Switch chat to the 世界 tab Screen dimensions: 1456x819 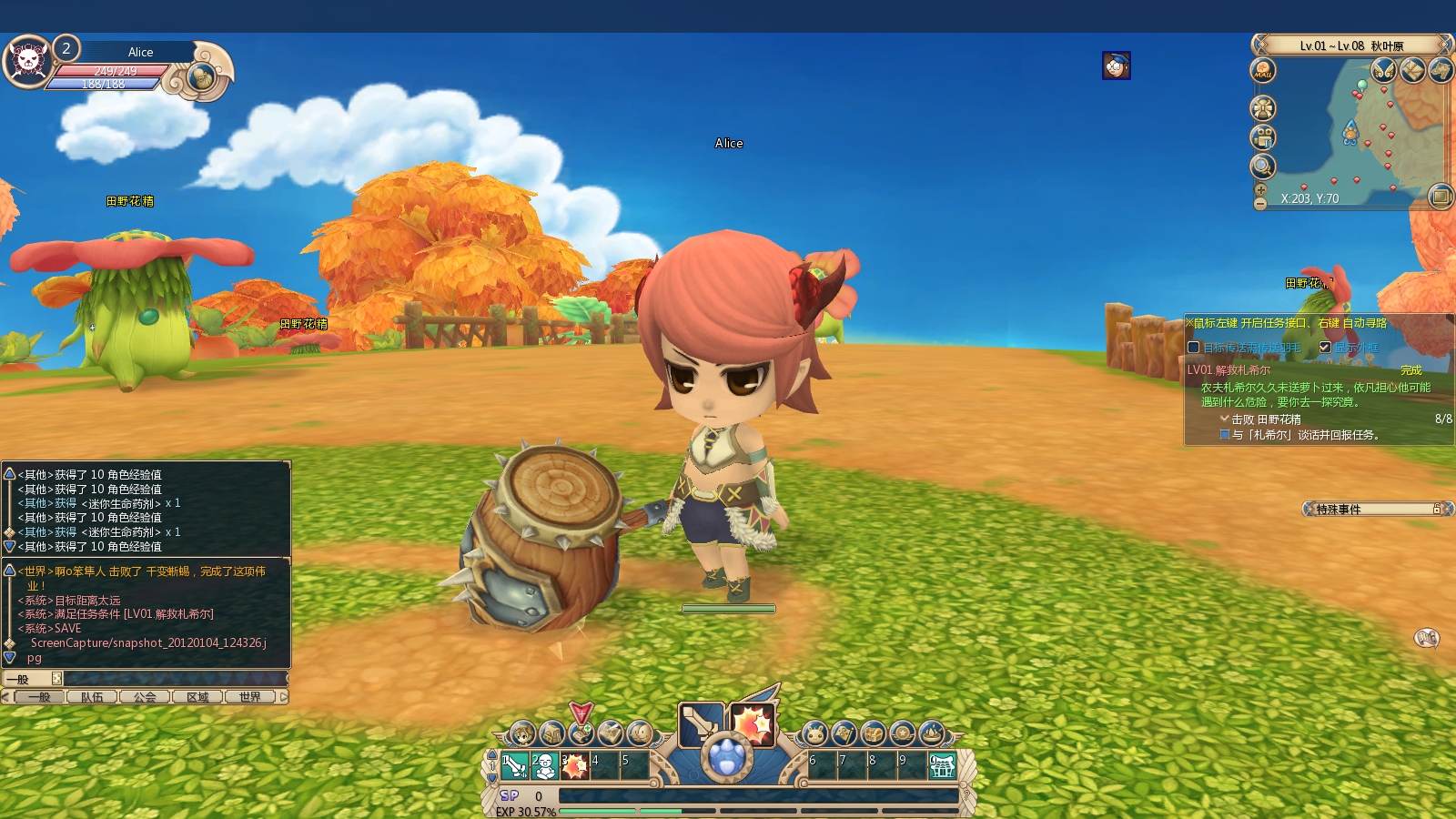tap(249, 697)
